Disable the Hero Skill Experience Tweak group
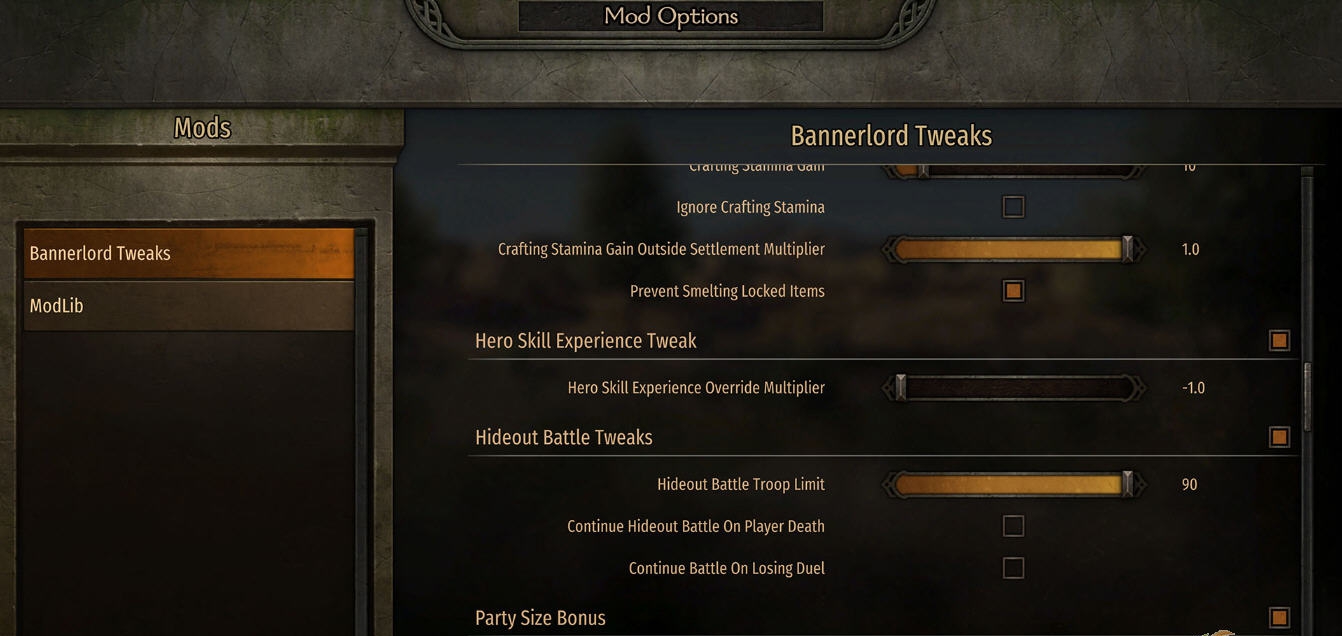The height and width of the screenshot is (636, 1342). click(x=1279, y=341)
